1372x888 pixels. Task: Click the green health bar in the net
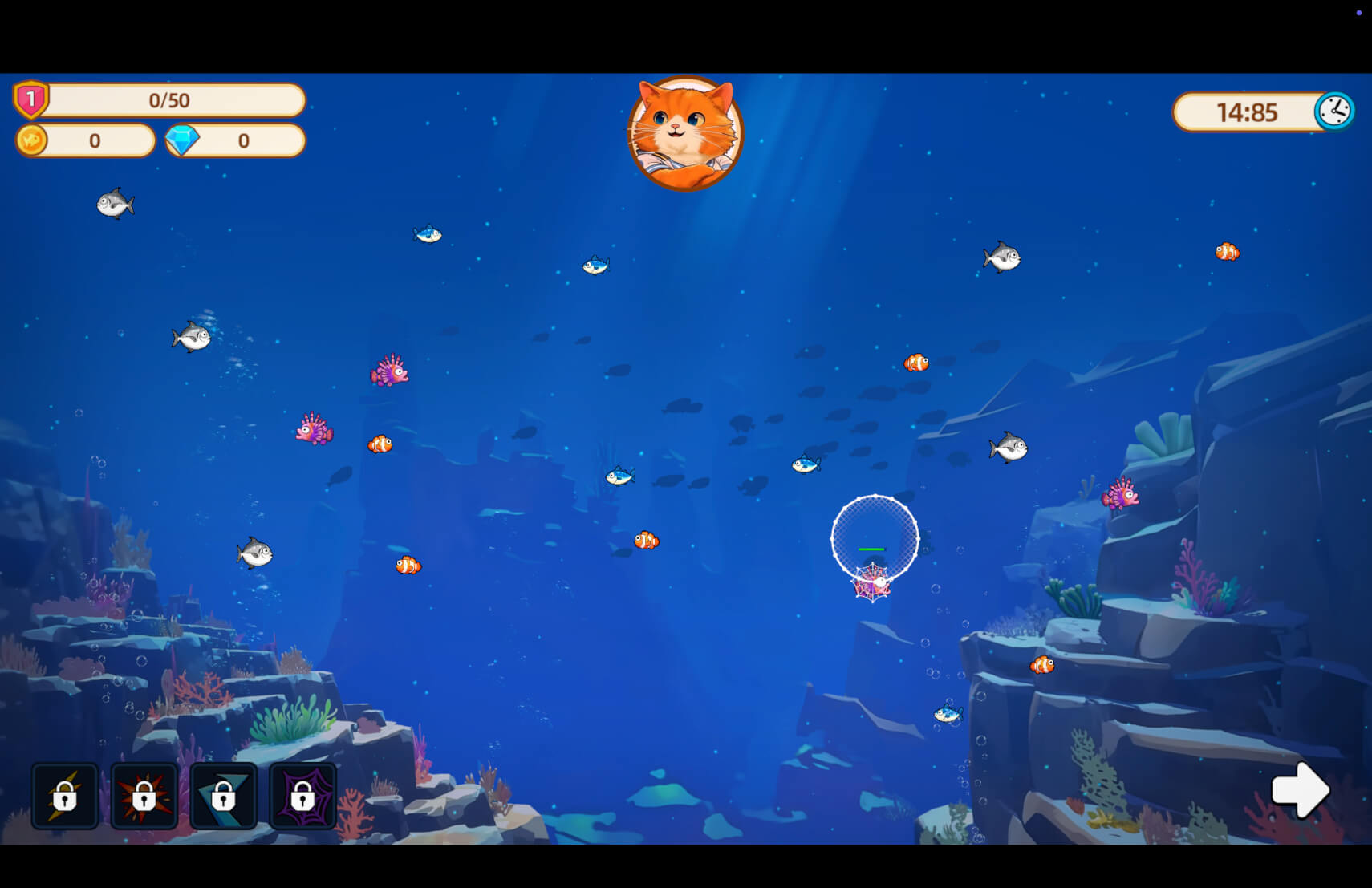(872, 549)
